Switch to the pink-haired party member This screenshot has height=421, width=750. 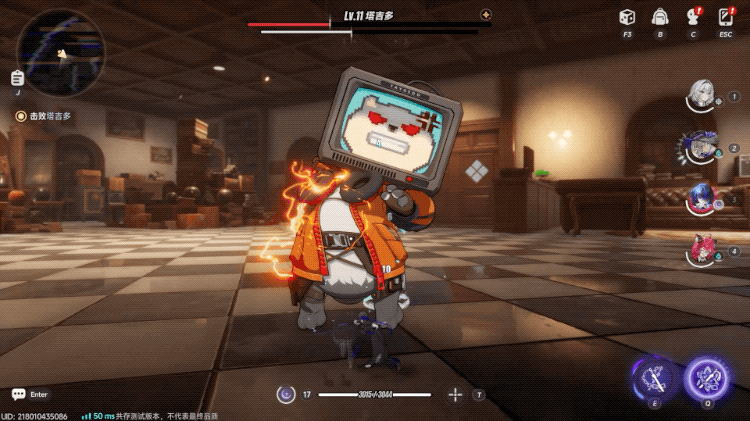click(701, 249)
